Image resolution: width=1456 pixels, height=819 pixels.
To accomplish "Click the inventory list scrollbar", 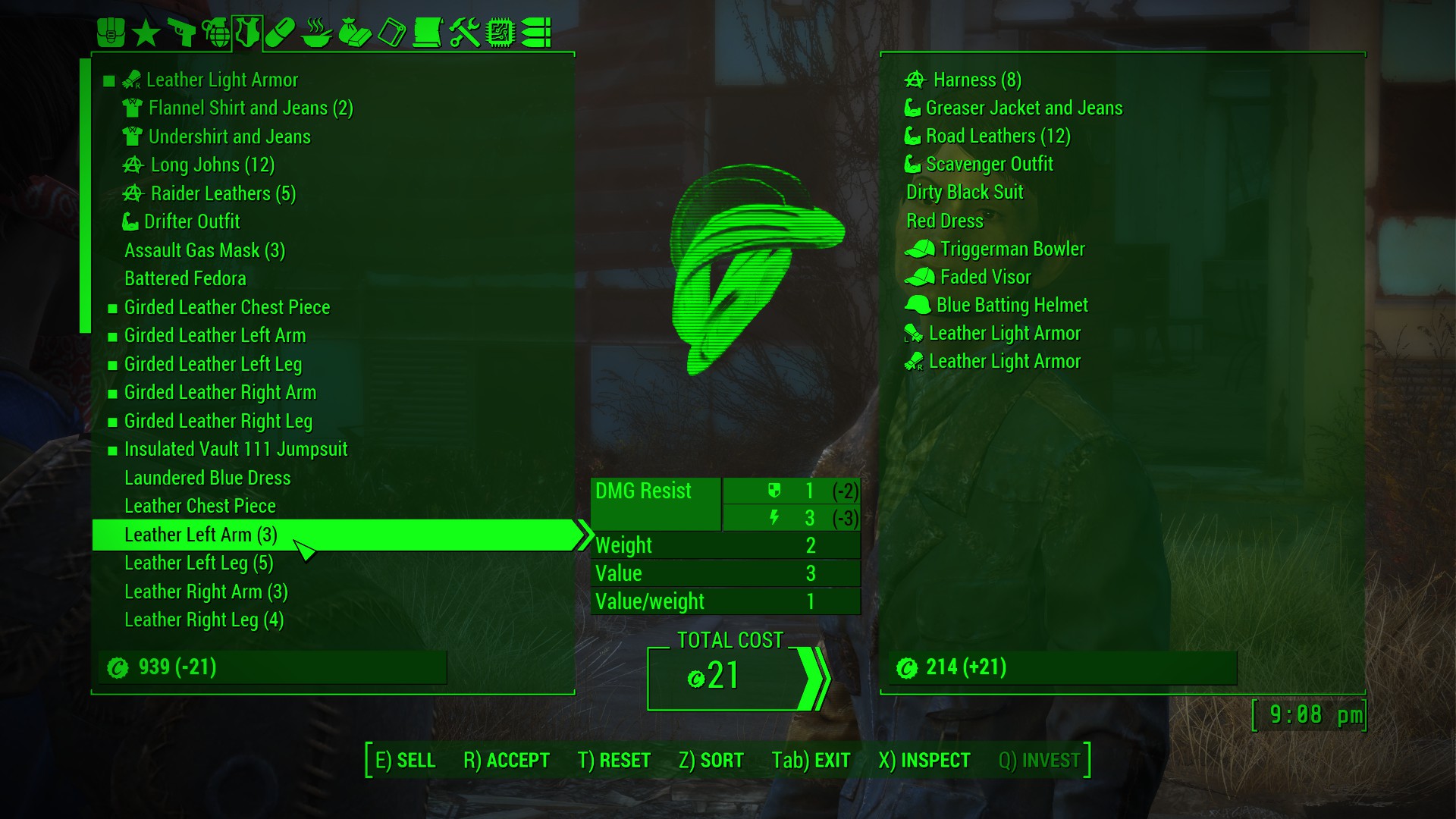I will tap(82, 197).
